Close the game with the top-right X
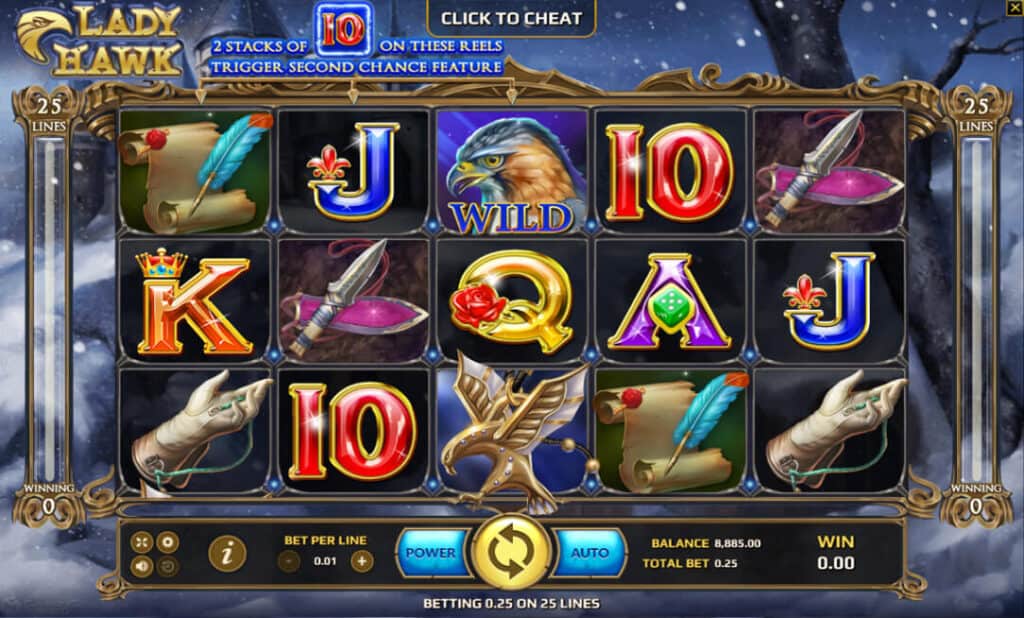This screenshot has width=1024, height=618. click(x=1014, y=8)
